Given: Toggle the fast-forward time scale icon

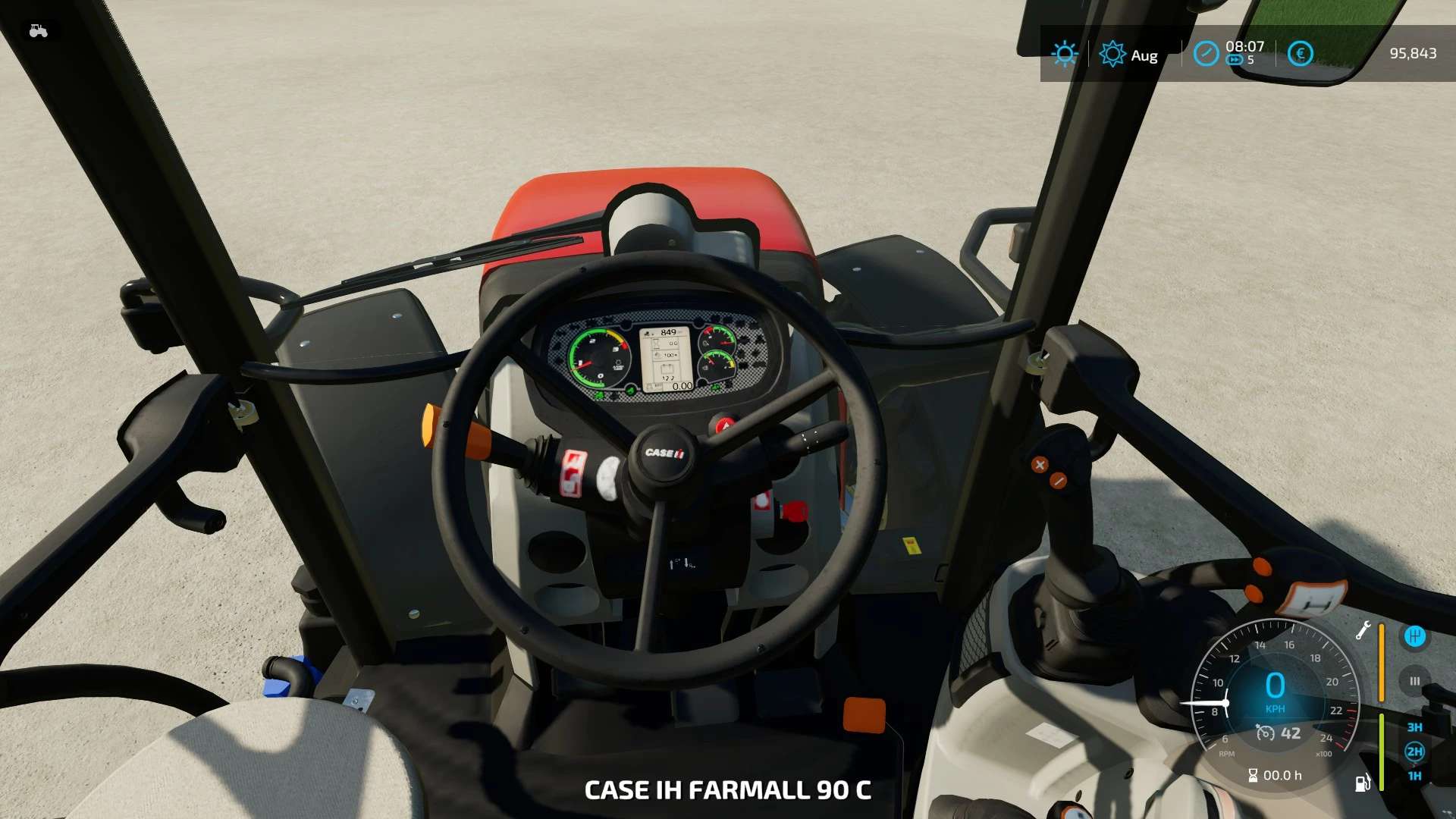Looking at the screenshot, I should [1235, 61].
